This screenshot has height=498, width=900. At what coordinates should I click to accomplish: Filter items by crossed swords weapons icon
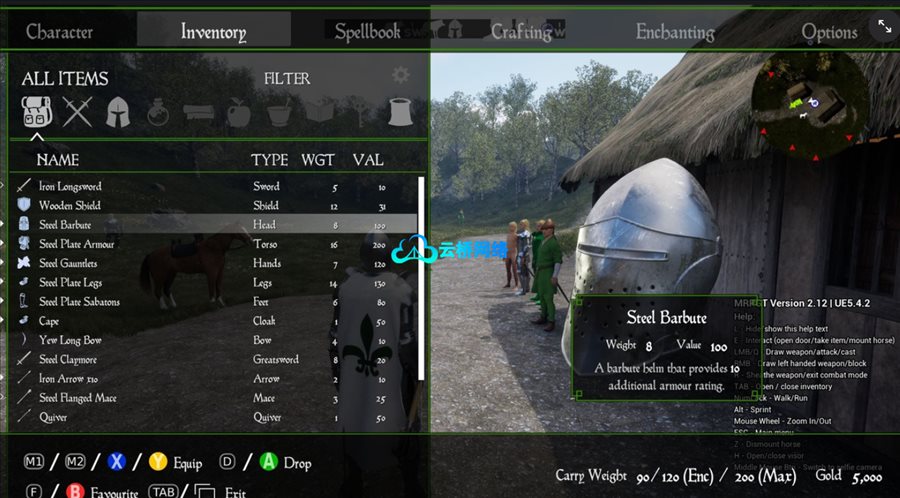coord(77,112)
